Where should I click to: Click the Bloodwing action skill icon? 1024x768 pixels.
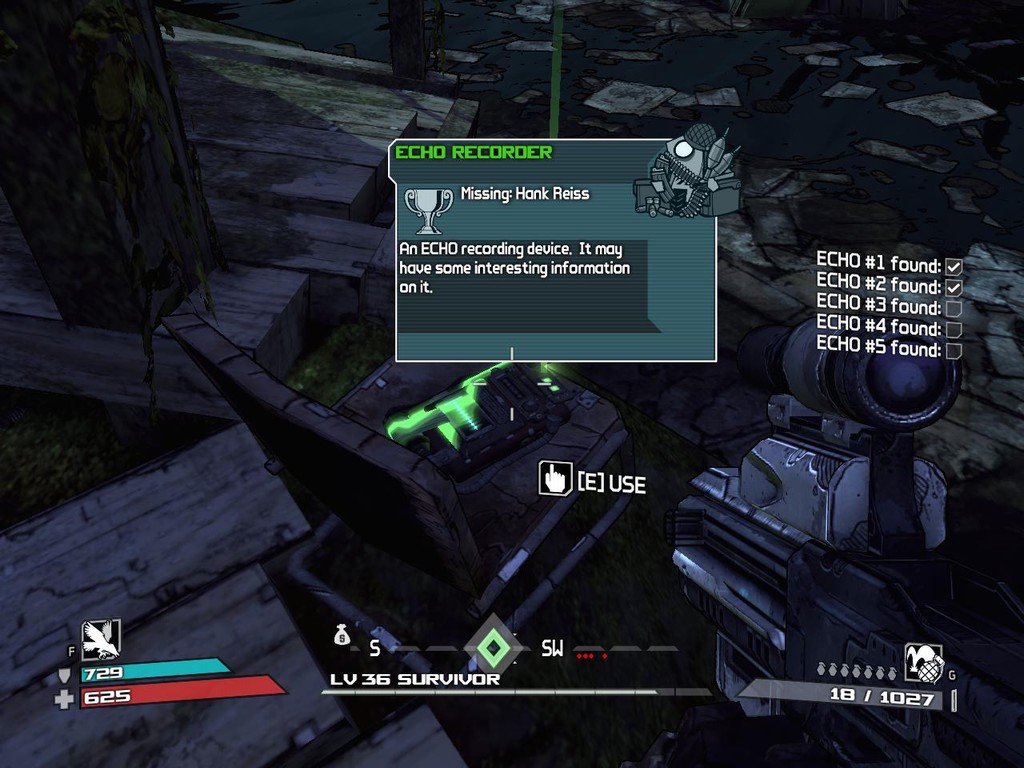click(101, 639)
